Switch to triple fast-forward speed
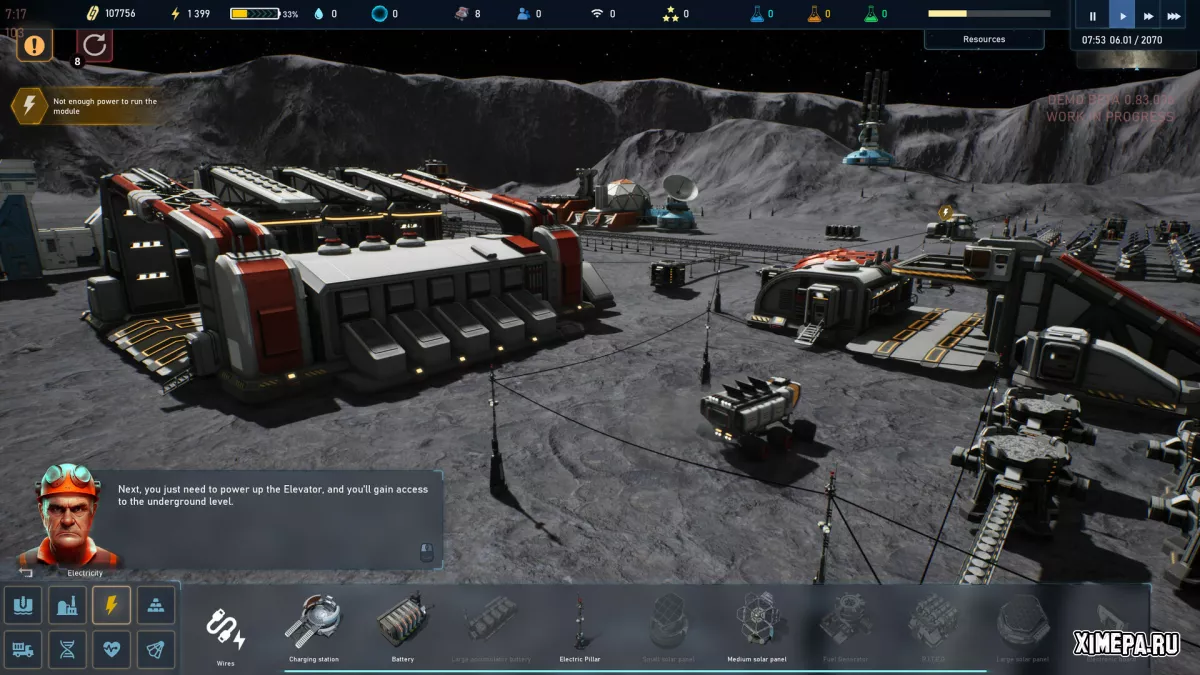 (1174, 16)
